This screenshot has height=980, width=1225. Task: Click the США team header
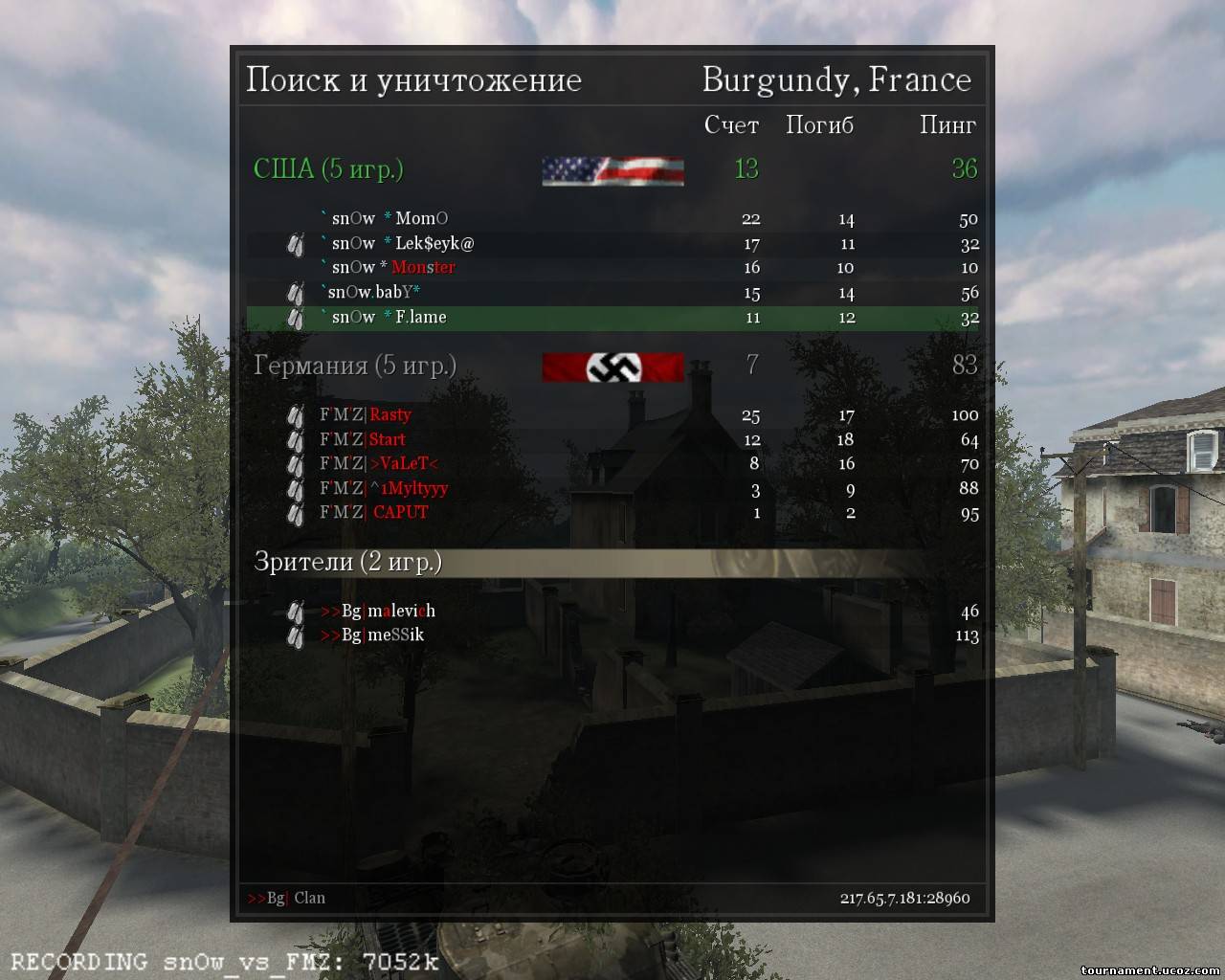point(328,169)
